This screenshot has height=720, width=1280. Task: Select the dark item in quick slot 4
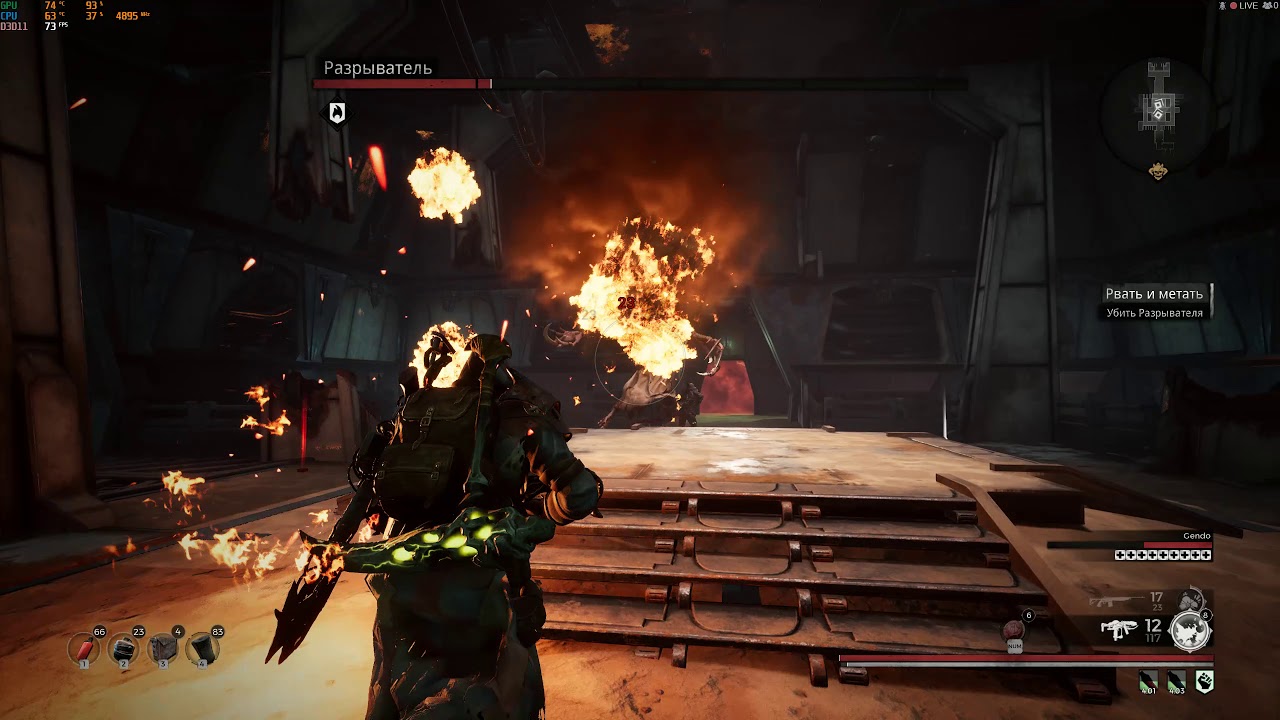202,650
